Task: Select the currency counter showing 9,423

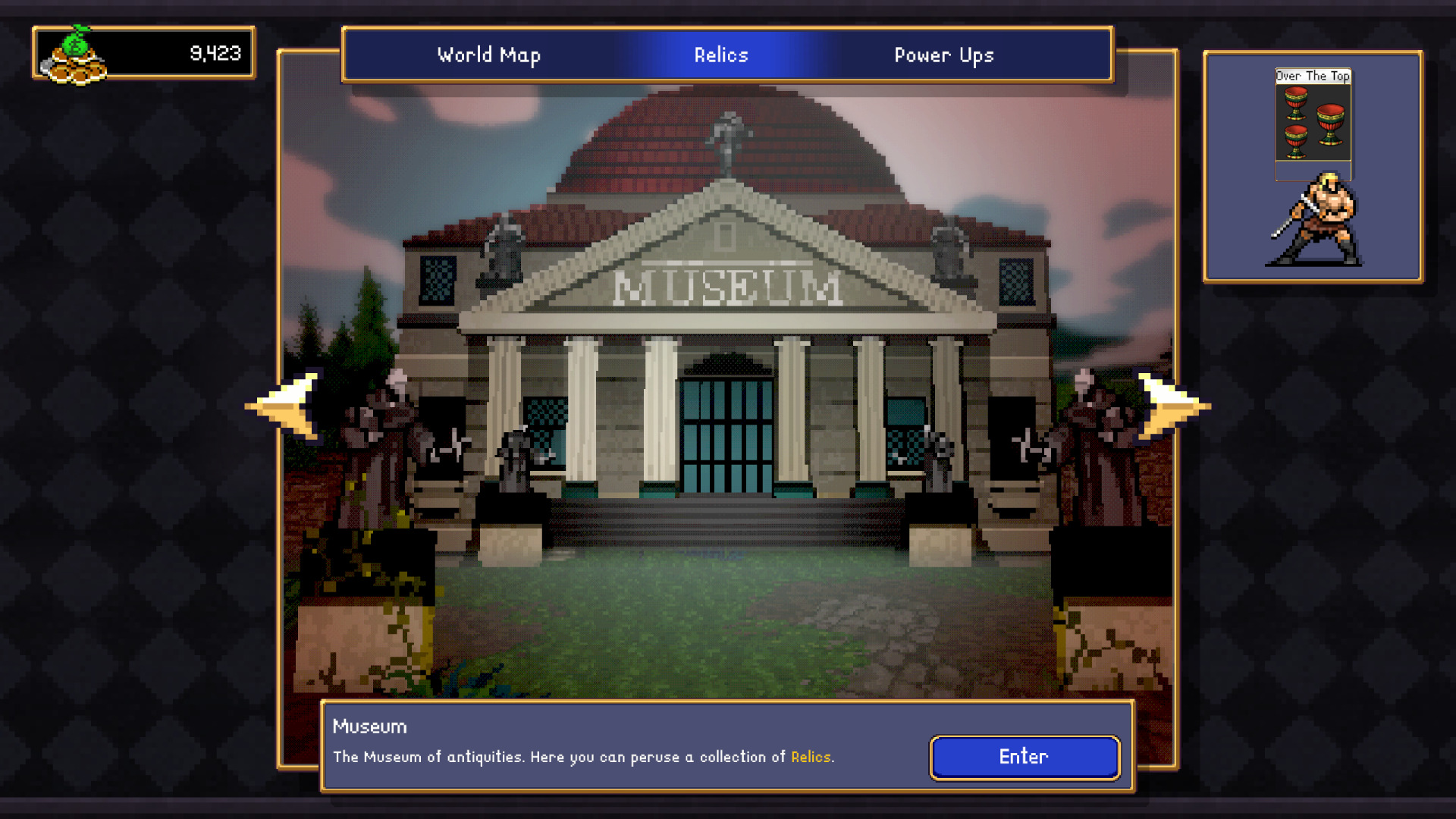Action: coord(216,53)
